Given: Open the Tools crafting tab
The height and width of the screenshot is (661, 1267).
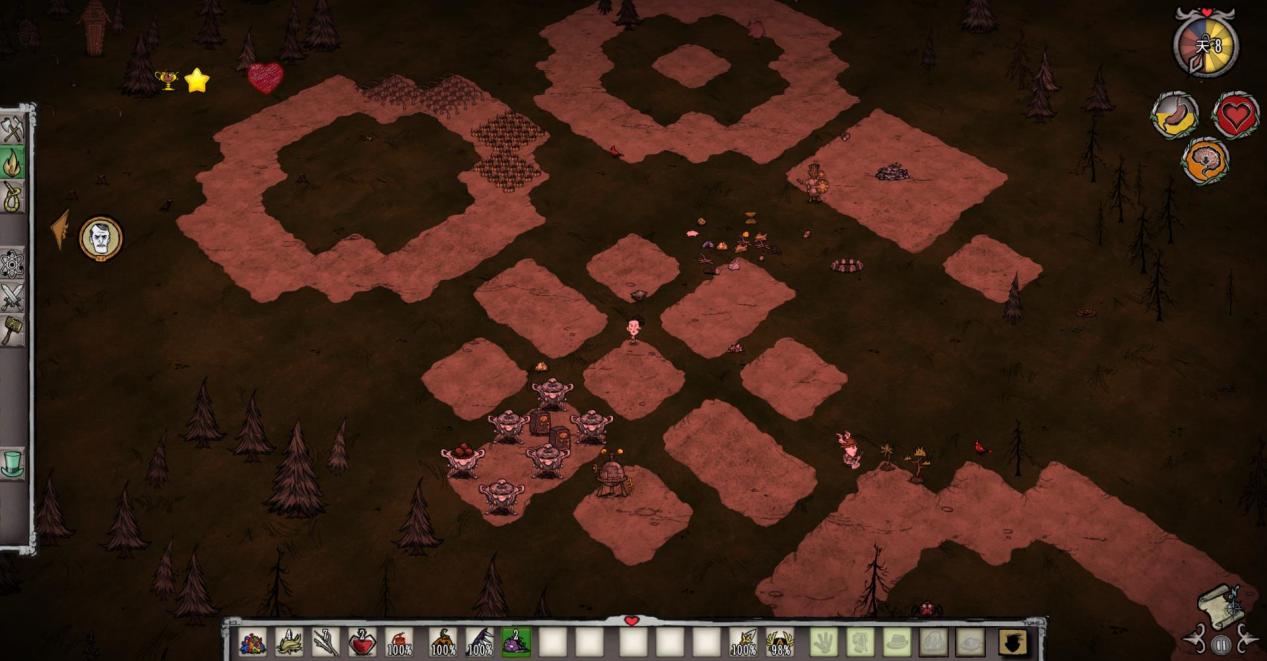Looking at the screenshot, I should tap(12, 130).
